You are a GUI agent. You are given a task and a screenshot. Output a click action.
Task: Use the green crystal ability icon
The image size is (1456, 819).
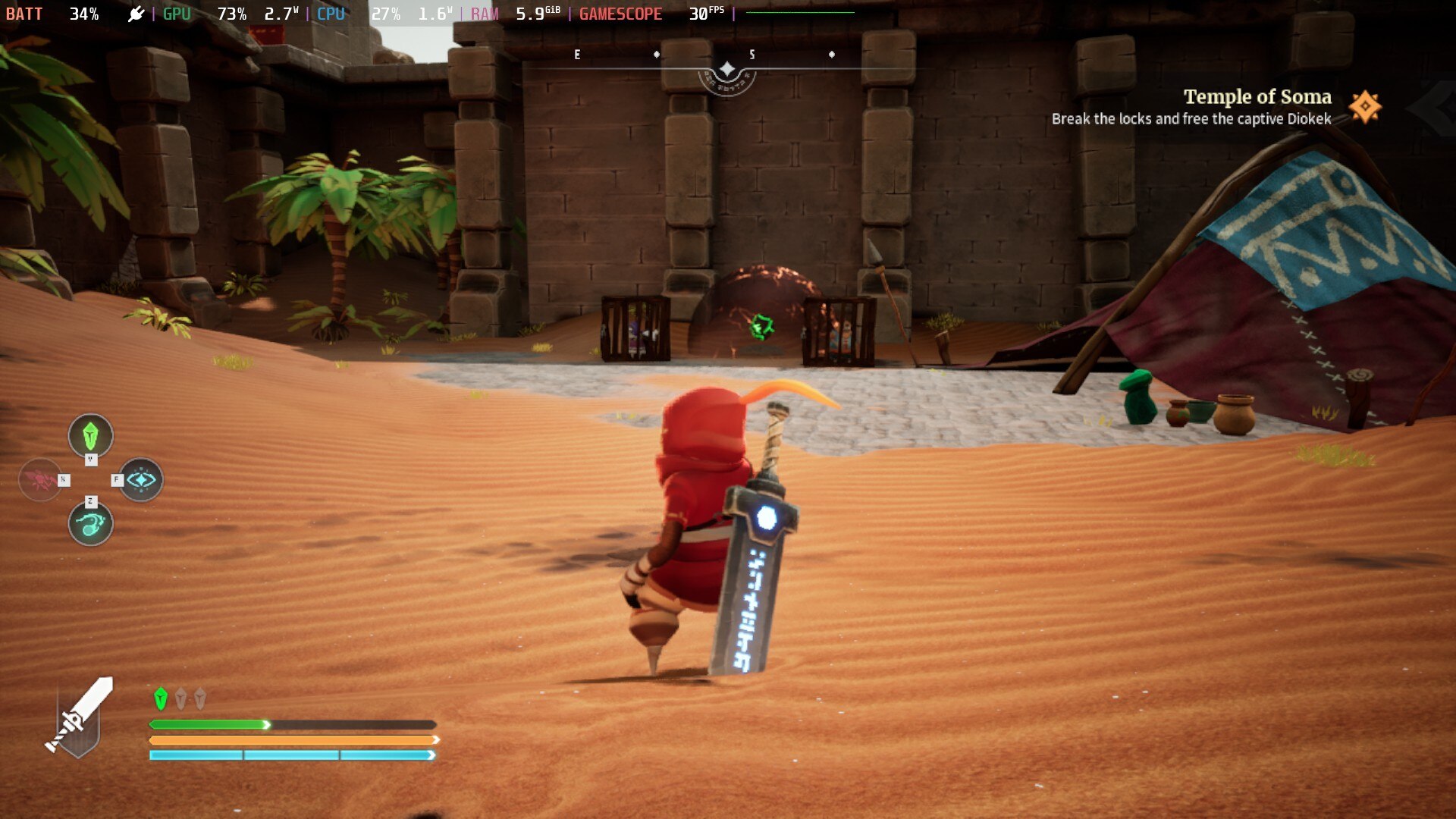click(x=90, y=435)
